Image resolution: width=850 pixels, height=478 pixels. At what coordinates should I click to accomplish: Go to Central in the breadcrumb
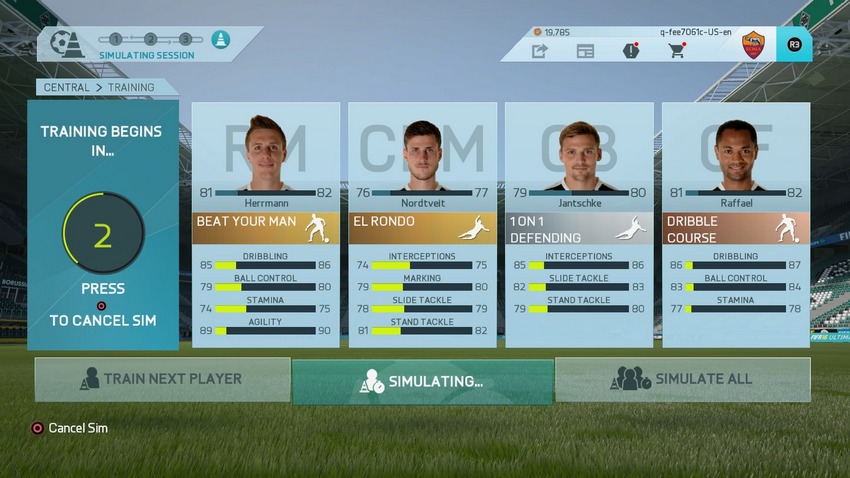(x=67, y=88)
